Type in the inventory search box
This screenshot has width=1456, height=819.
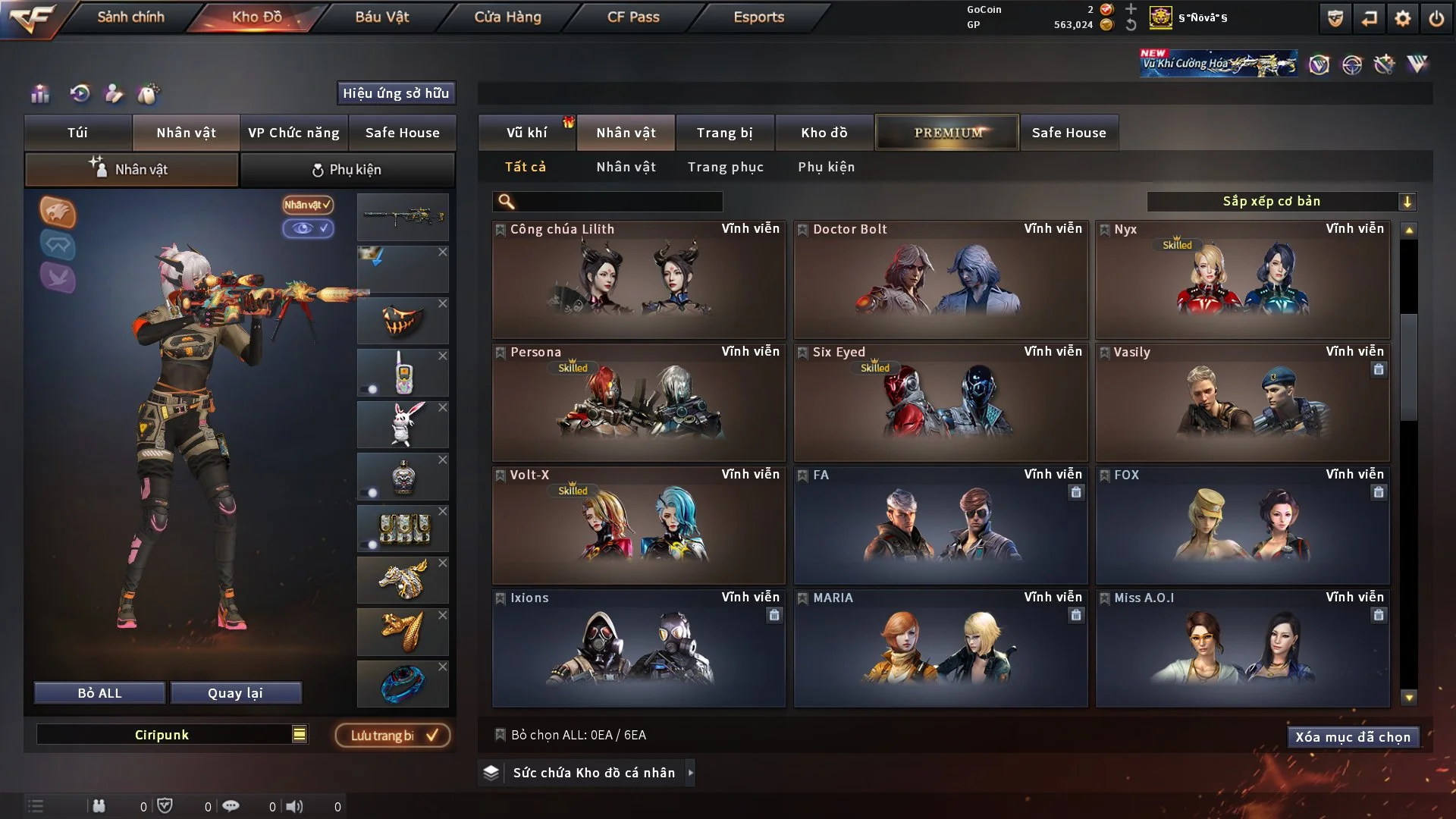(618, 202)
